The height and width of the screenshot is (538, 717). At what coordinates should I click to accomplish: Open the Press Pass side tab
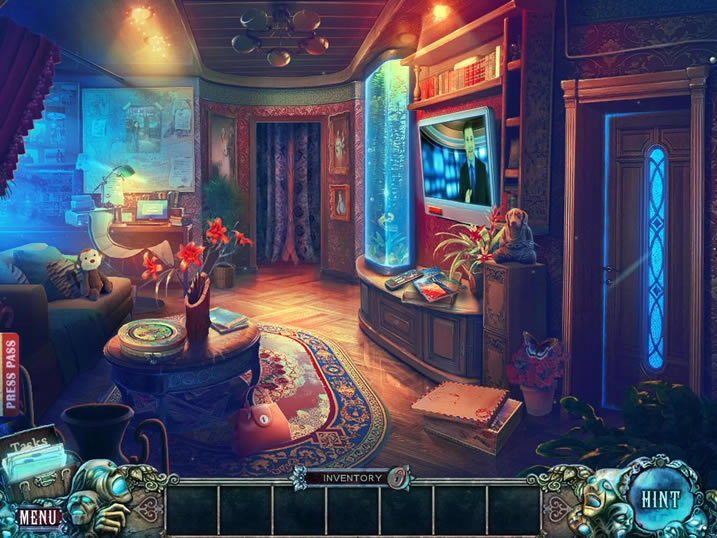[x=10, y=375]
